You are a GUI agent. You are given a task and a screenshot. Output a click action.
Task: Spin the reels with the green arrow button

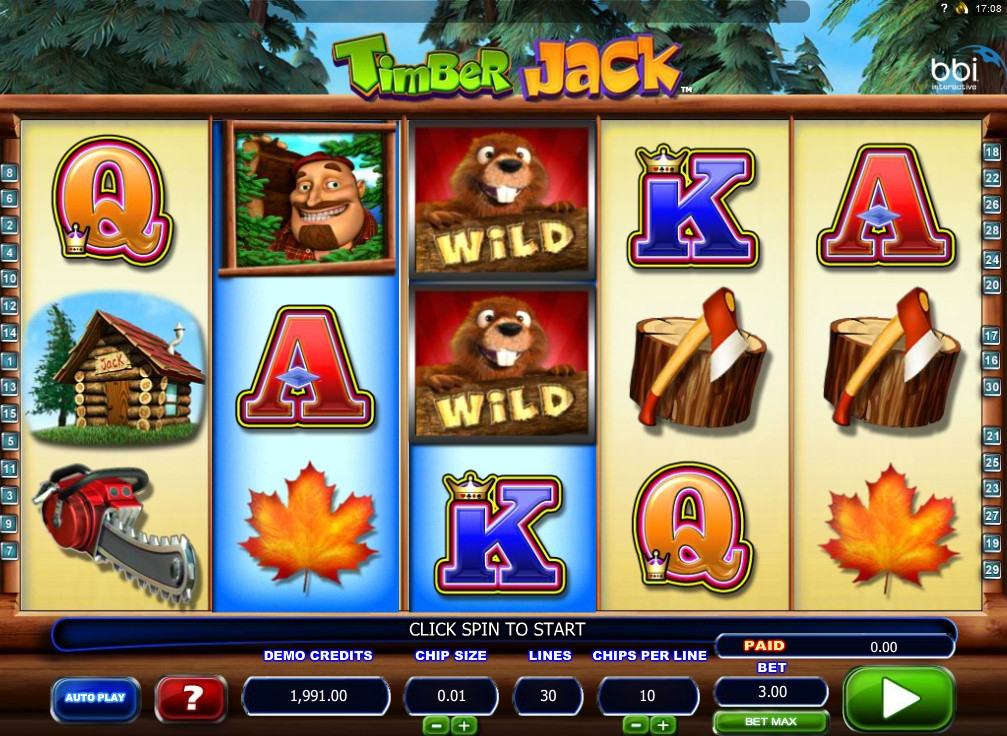coord(899,699)
